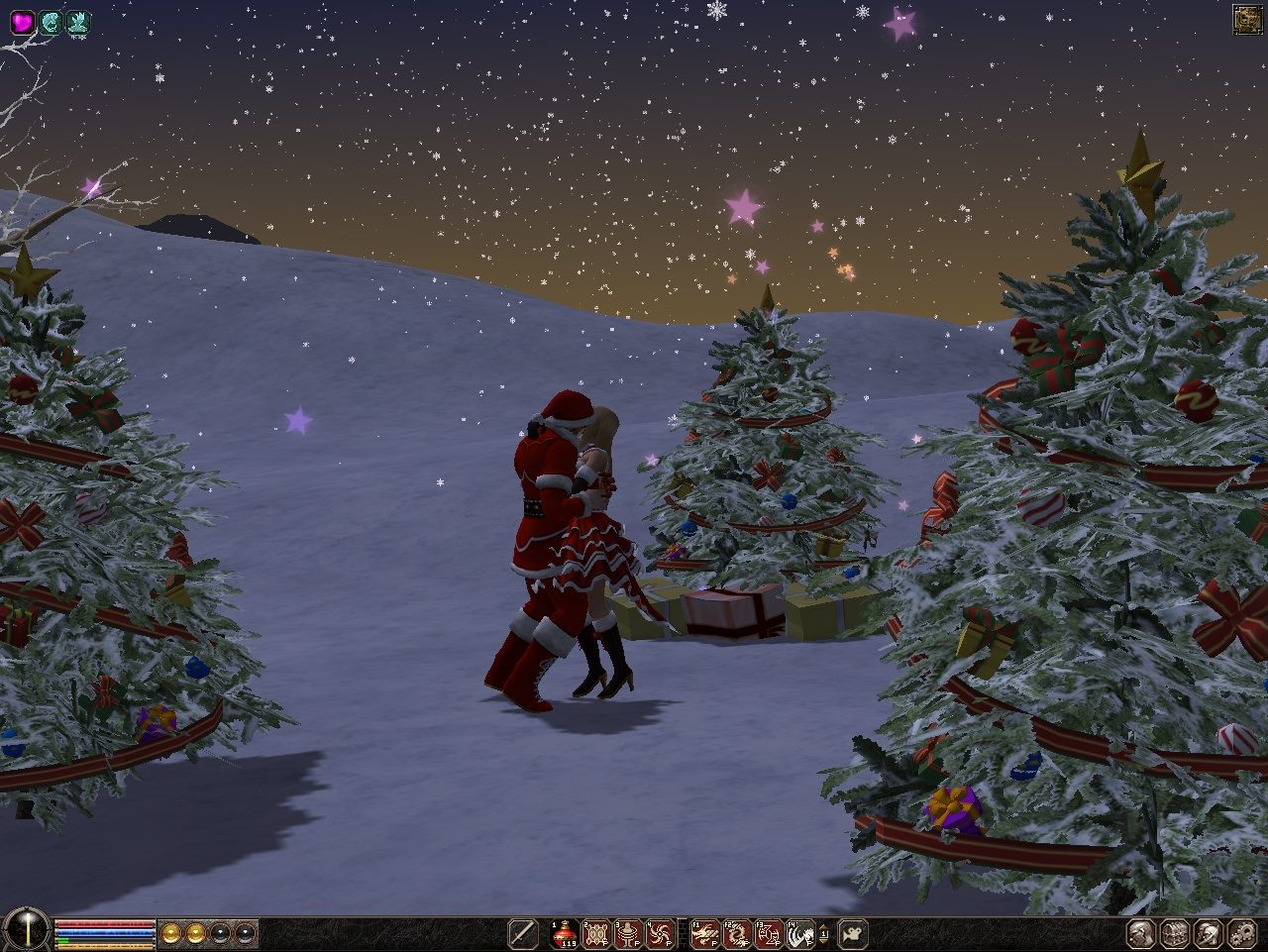Click the pink heart buff icon
The image size is (1268, 952).
[x=22, y=22]
